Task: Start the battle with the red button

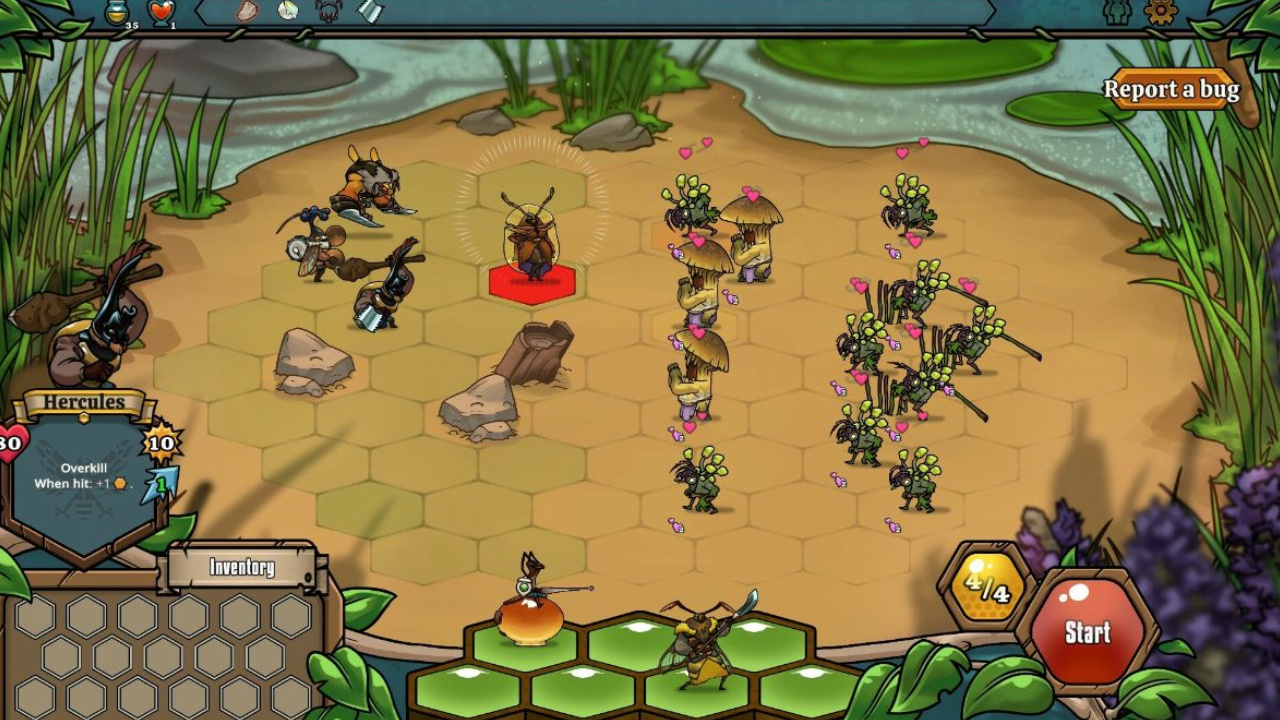Action: pos(1087,631)
